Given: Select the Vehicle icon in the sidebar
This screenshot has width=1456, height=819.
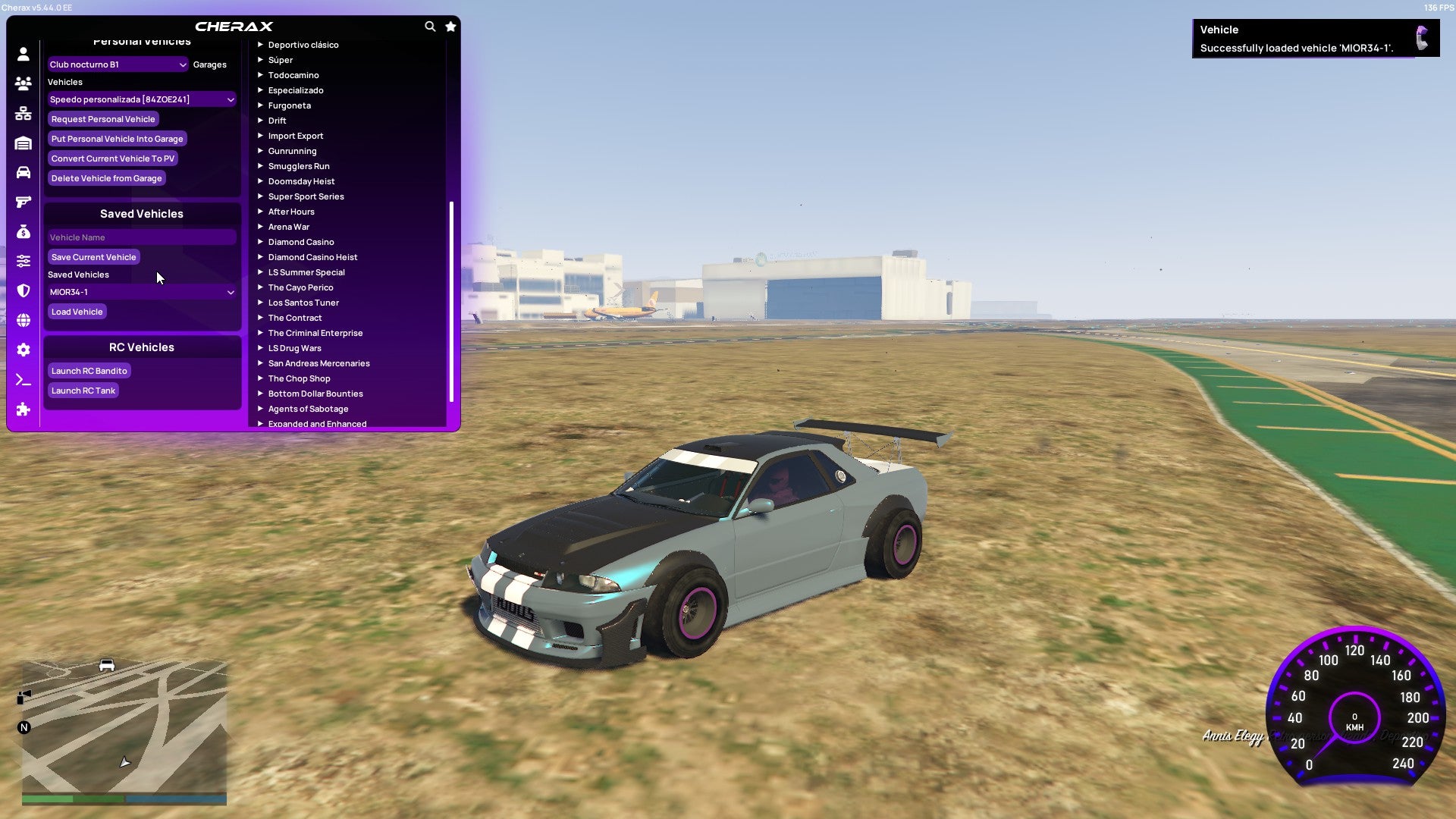Looking at the screenshot, I should click(x=23, y=172).
